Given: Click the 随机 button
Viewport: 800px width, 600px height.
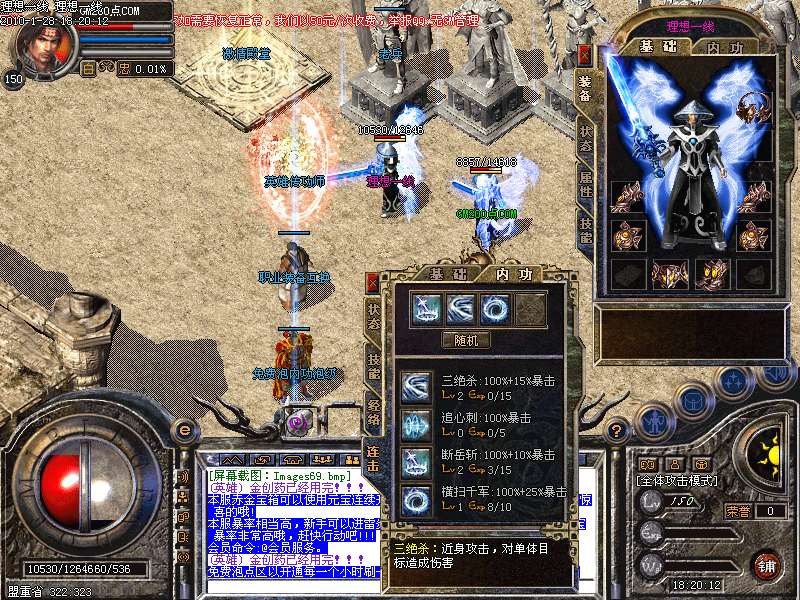Looking at the screenshot, I should (x=466, y=340).
